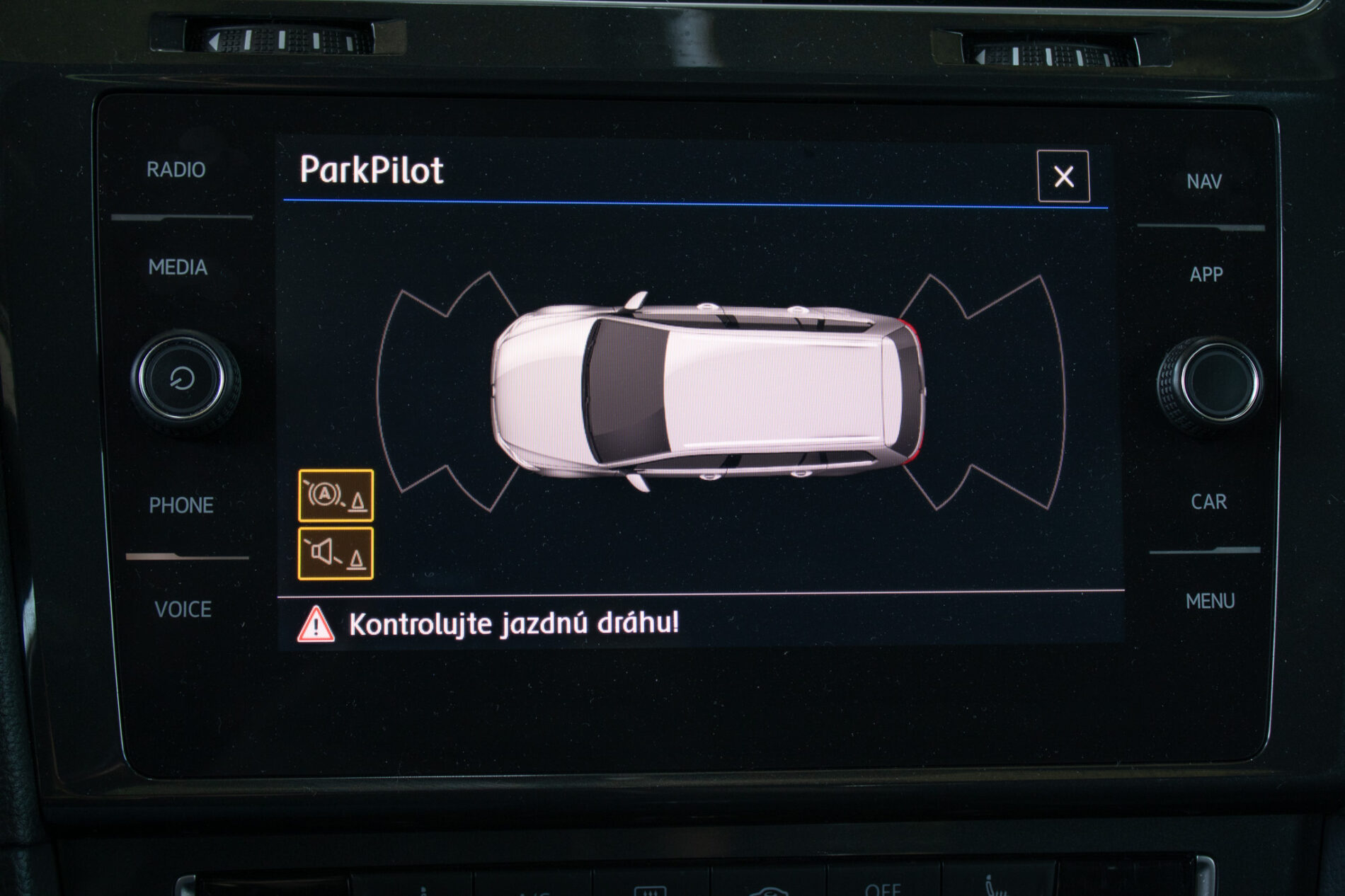This screenshot has height=896, width=1345.
Task: Show the APP menu
Action: coord(1206,275)
